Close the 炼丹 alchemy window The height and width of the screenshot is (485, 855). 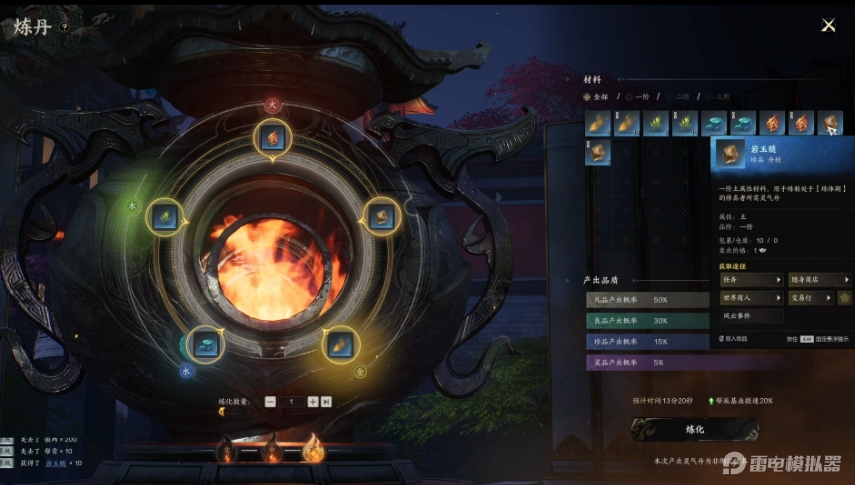pos(828,25)
